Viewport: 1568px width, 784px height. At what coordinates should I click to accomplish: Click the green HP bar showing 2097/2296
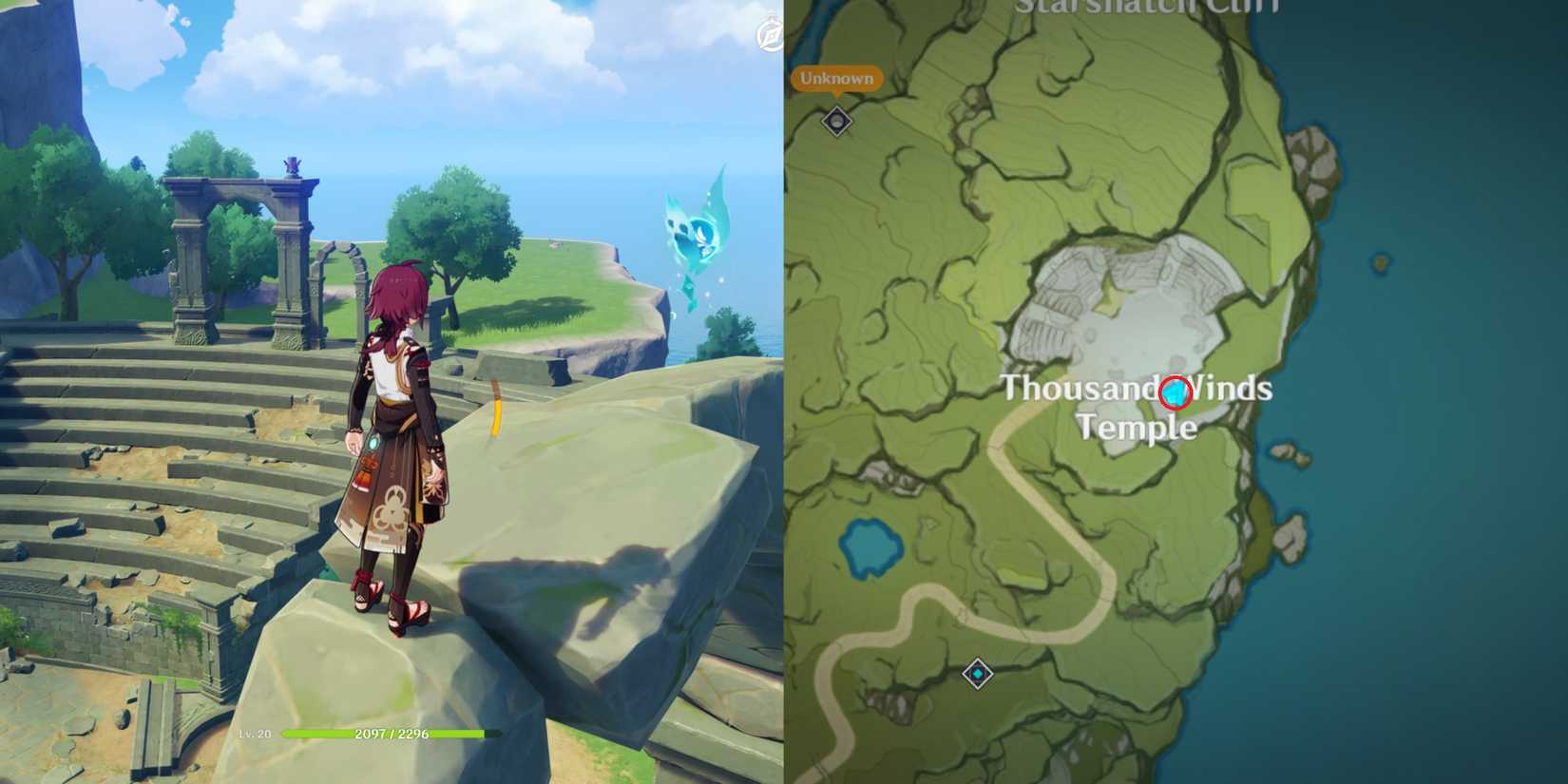coord(390,734)
